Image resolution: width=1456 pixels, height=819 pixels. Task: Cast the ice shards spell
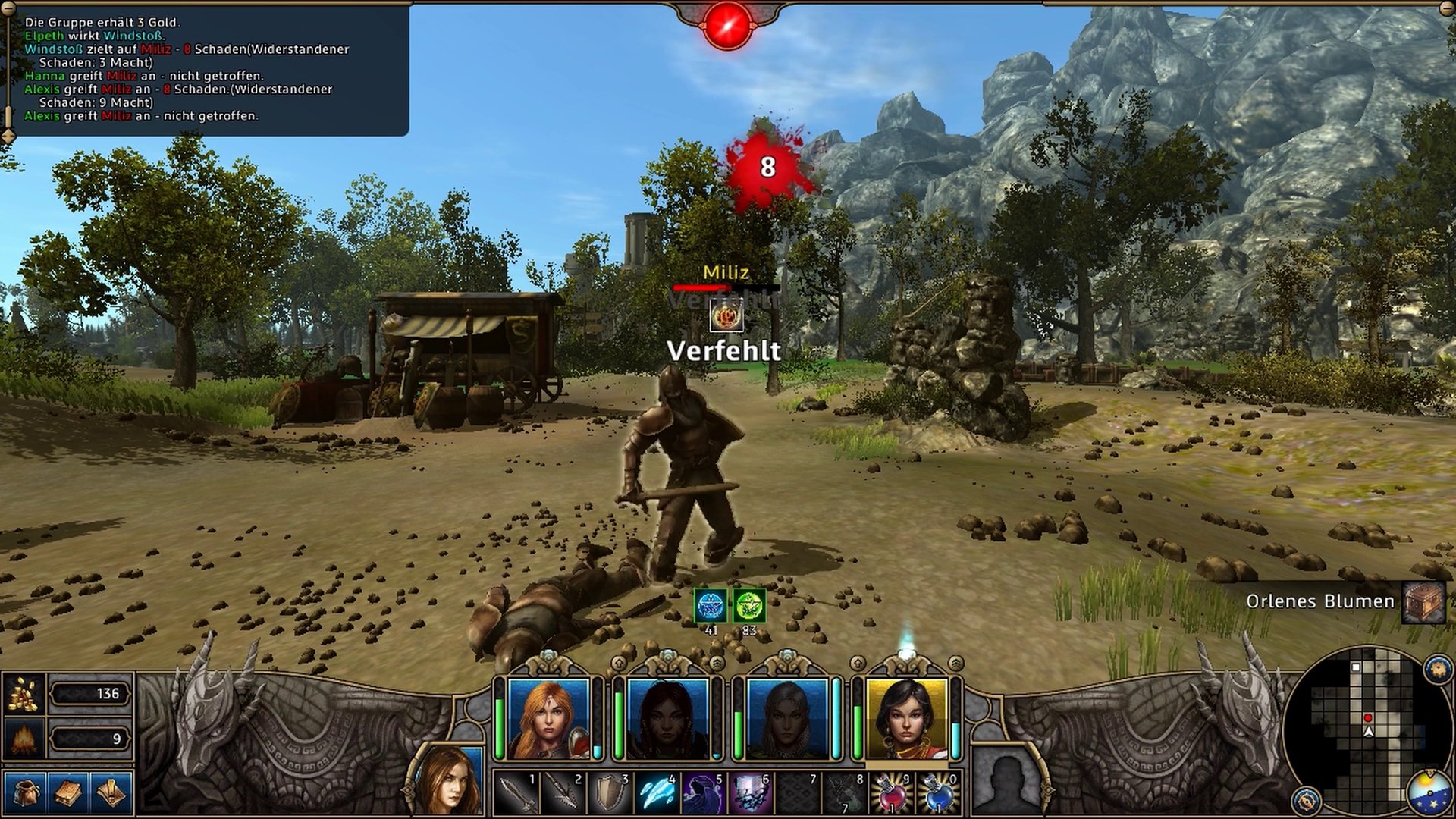[657, 793]
